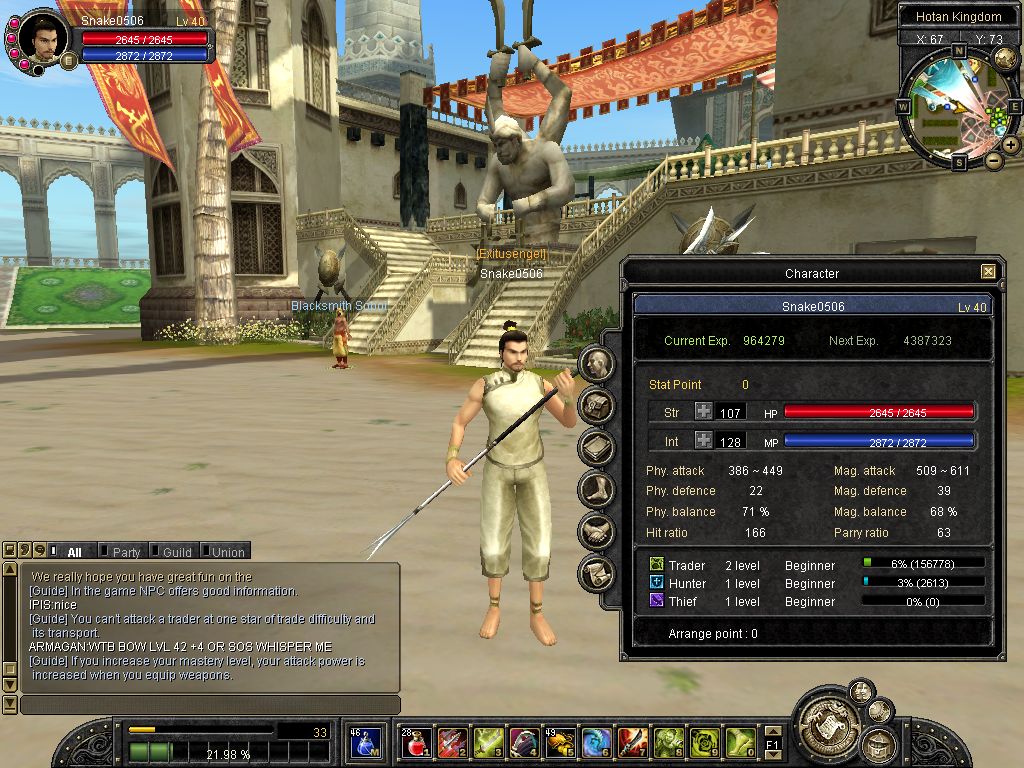The width and height of the screenshot is (1024, 768).
Task: Zoom out the minimap with minus button
Action: coord(993,160)
